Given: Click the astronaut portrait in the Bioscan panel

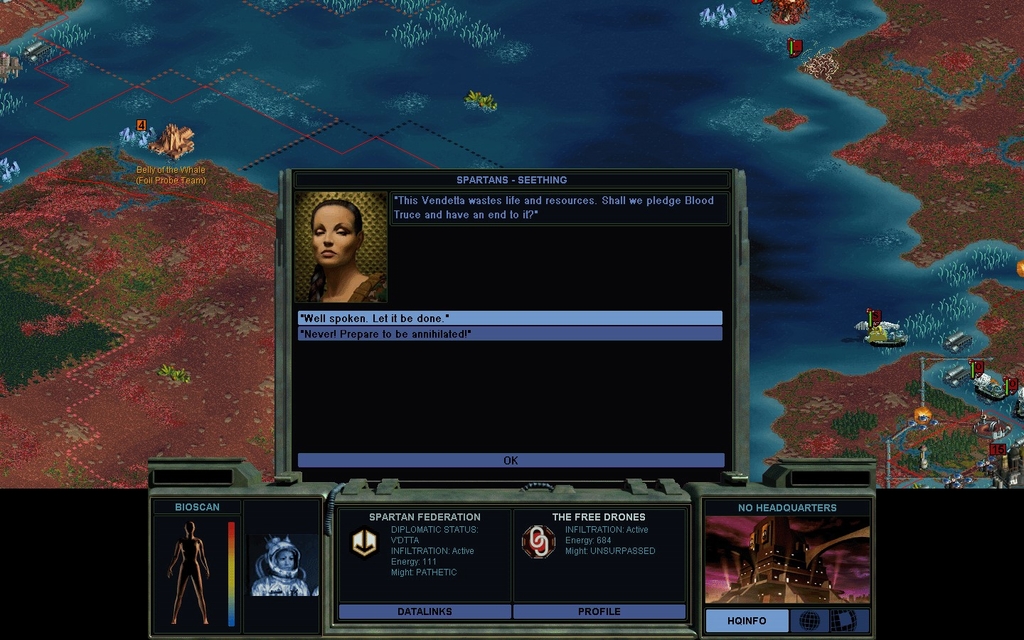Looking at the screenshot, I should [x=282, y=565].
